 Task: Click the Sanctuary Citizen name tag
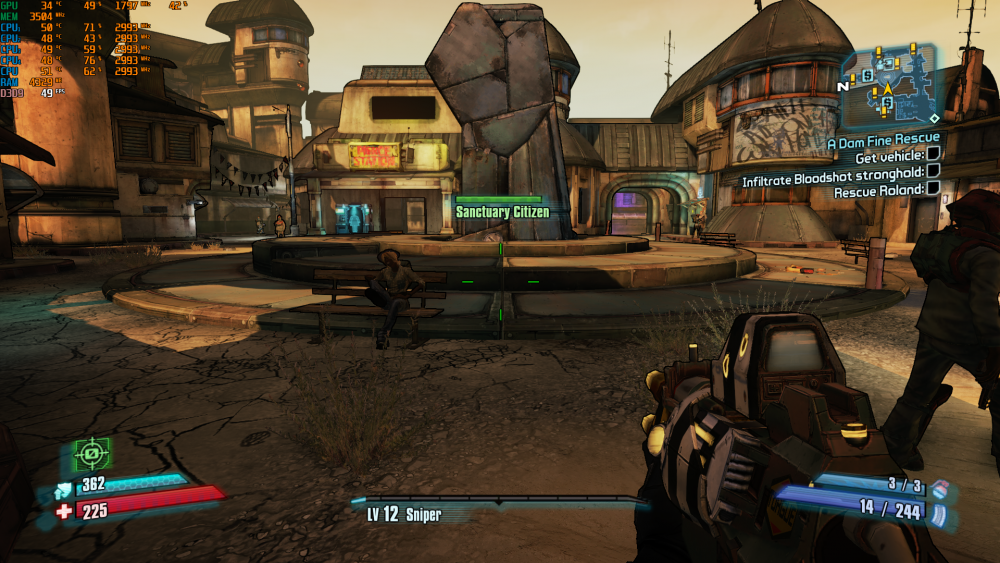coord(502,212)
